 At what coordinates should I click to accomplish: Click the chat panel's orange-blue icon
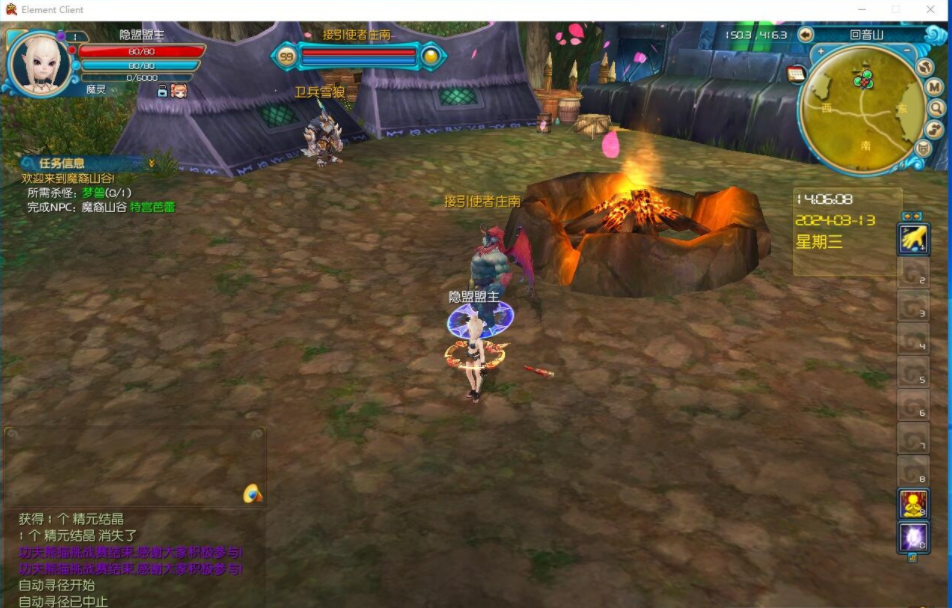[252, 493]
